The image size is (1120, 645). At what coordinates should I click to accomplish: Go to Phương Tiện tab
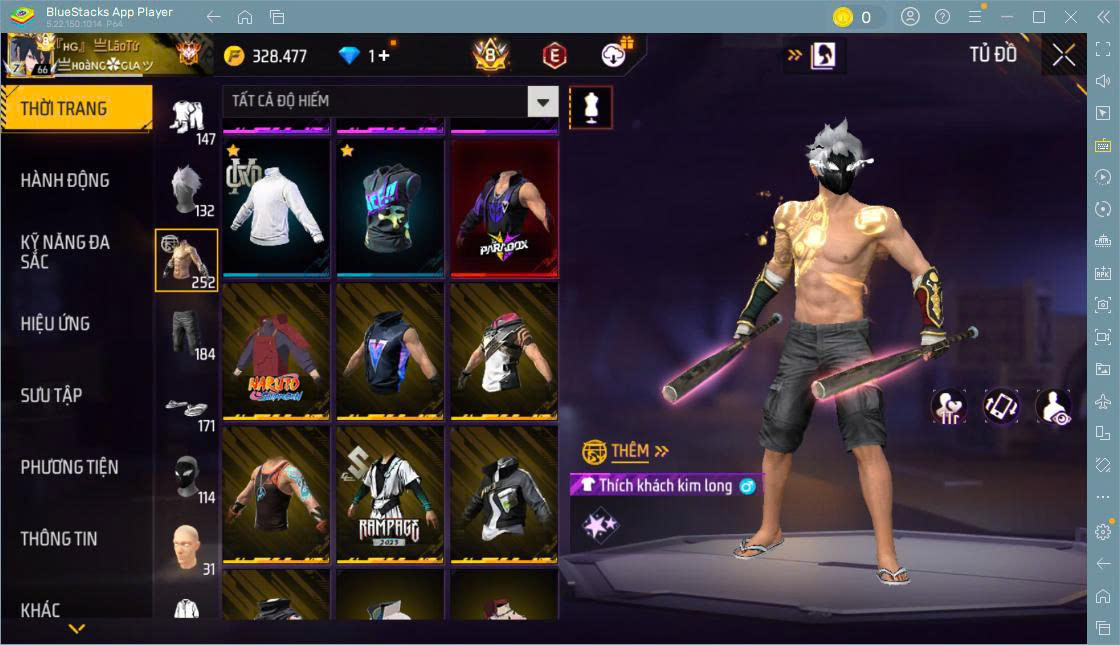(69, 467)
